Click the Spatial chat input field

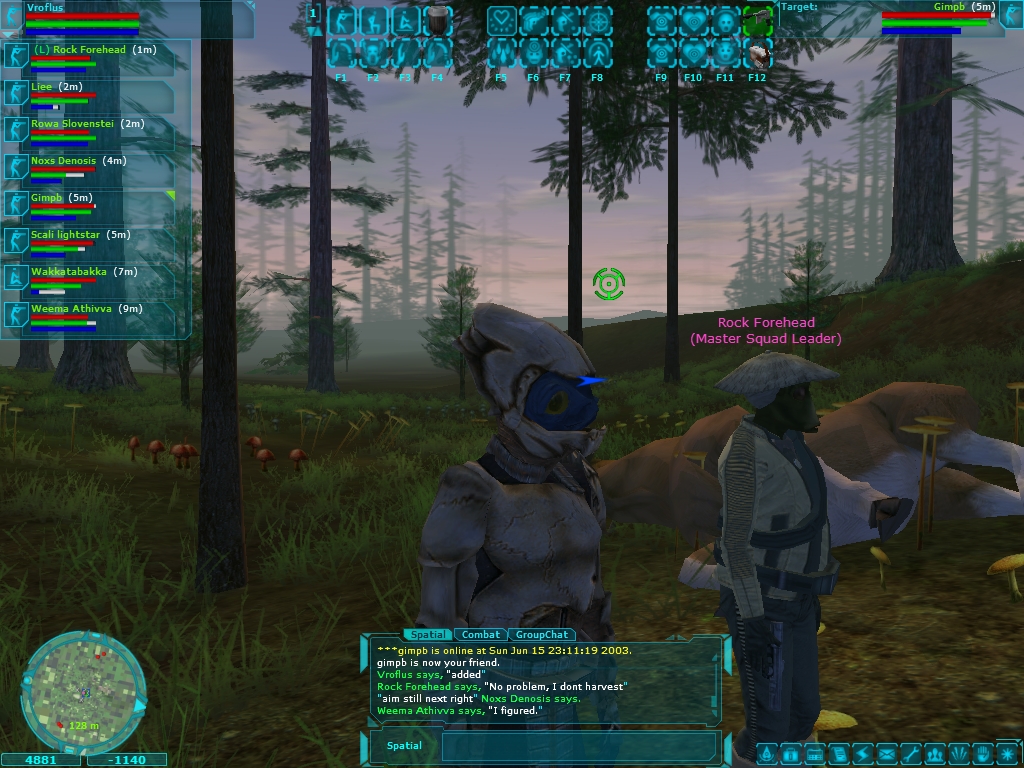(580, 746)
